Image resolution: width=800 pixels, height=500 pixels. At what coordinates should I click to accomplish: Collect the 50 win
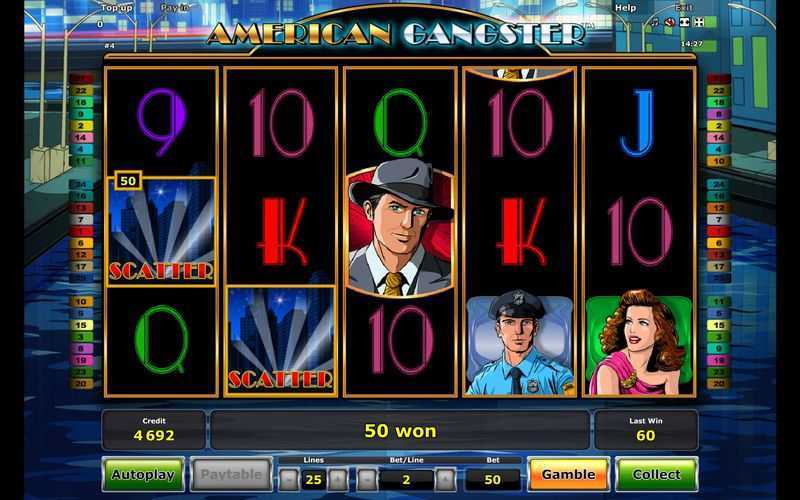(656, 475)
